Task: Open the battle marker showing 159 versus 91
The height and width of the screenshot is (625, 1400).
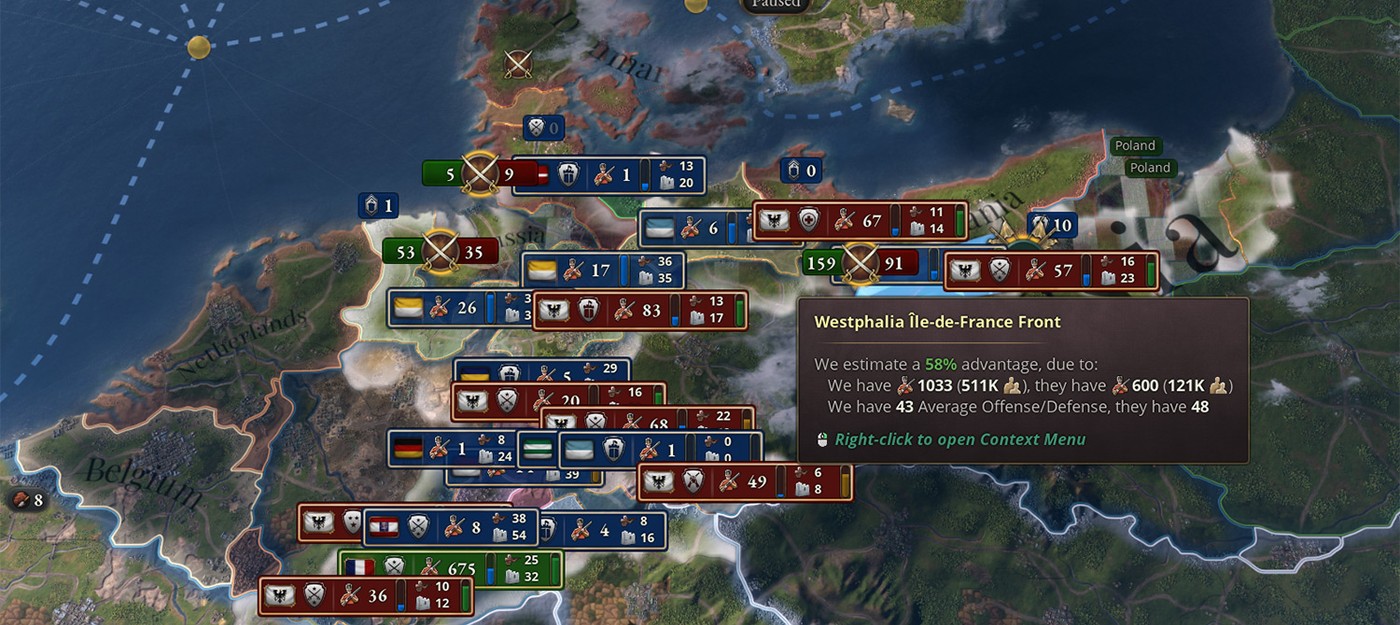Action: [x=860, y=265]
